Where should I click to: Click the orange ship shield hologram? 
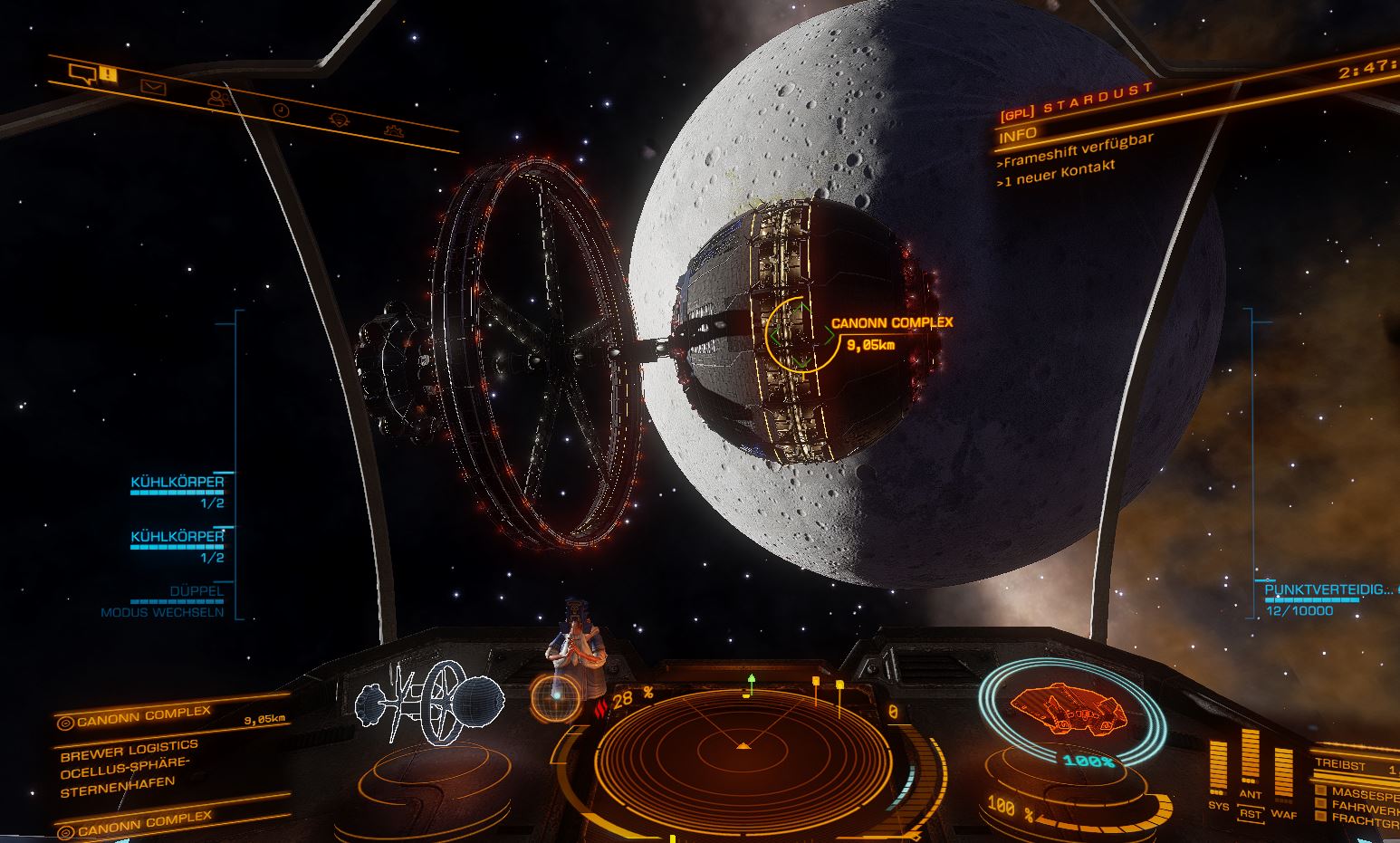pos(1068,707)
